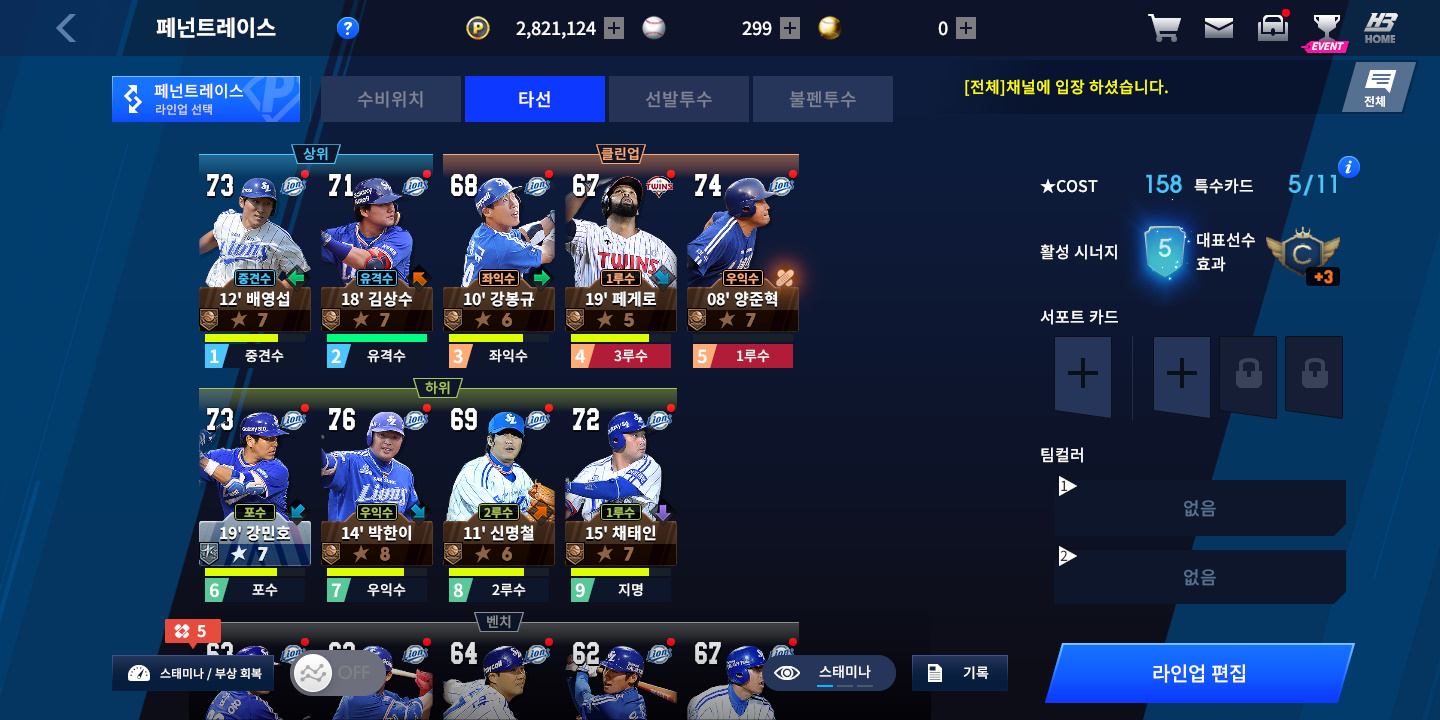This screenshot has width=1440, height=720.
Task: Open 페넌트레이스 lineup selection
Action: tap(205, 99)
